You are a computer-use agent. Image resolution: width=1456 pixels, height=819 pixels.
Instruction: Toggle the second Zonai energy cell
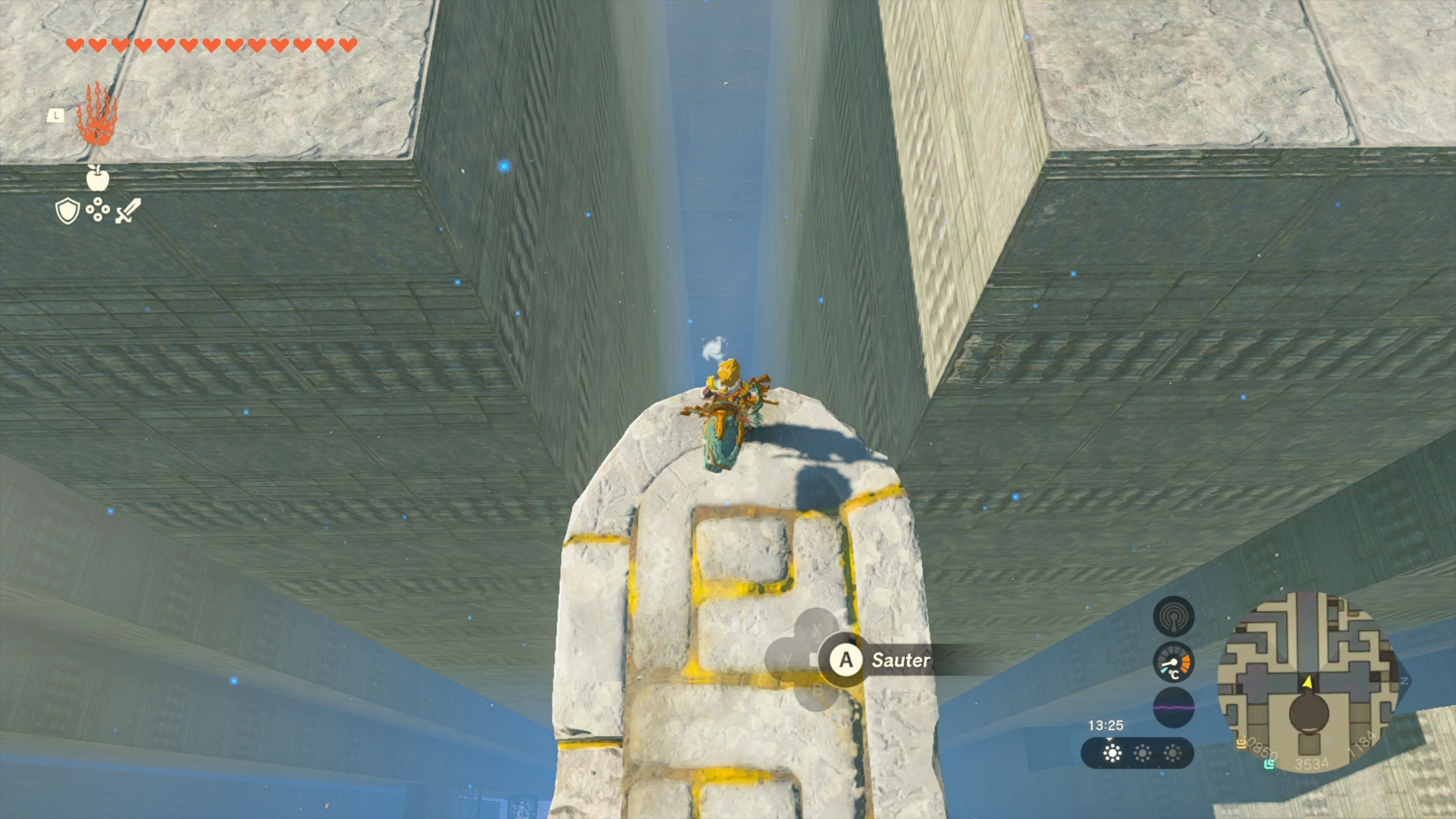pyautogui.click(x=1143, y=754)
